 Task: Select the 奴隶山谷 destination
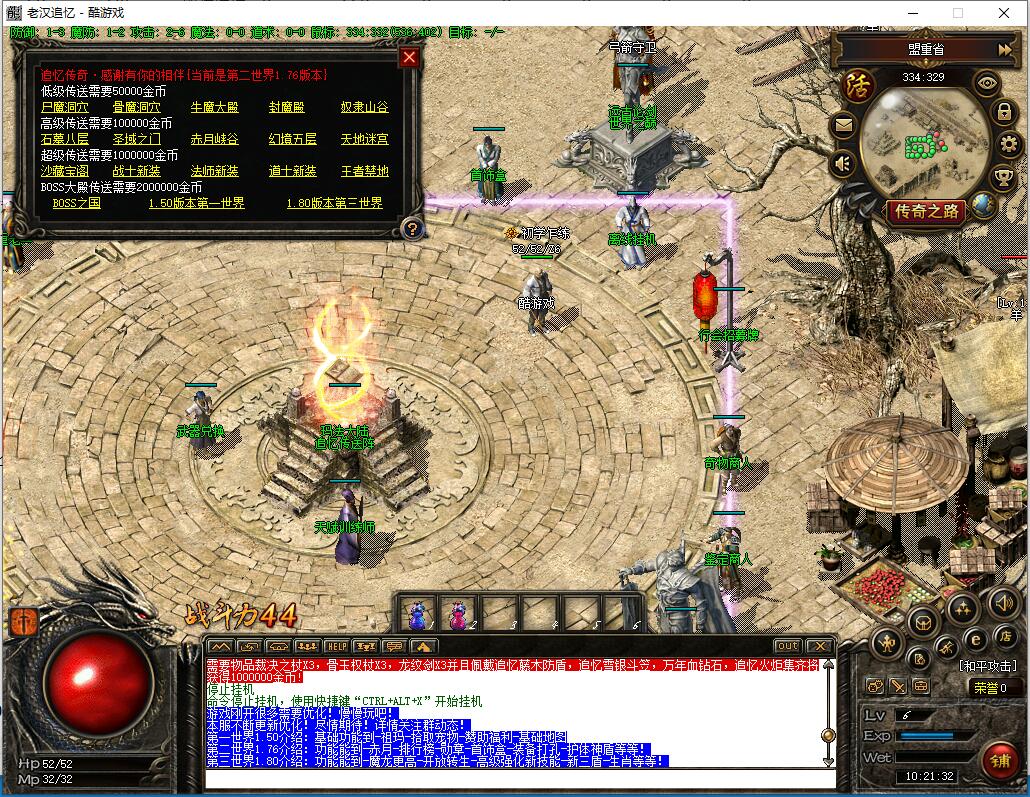point(364,107)
